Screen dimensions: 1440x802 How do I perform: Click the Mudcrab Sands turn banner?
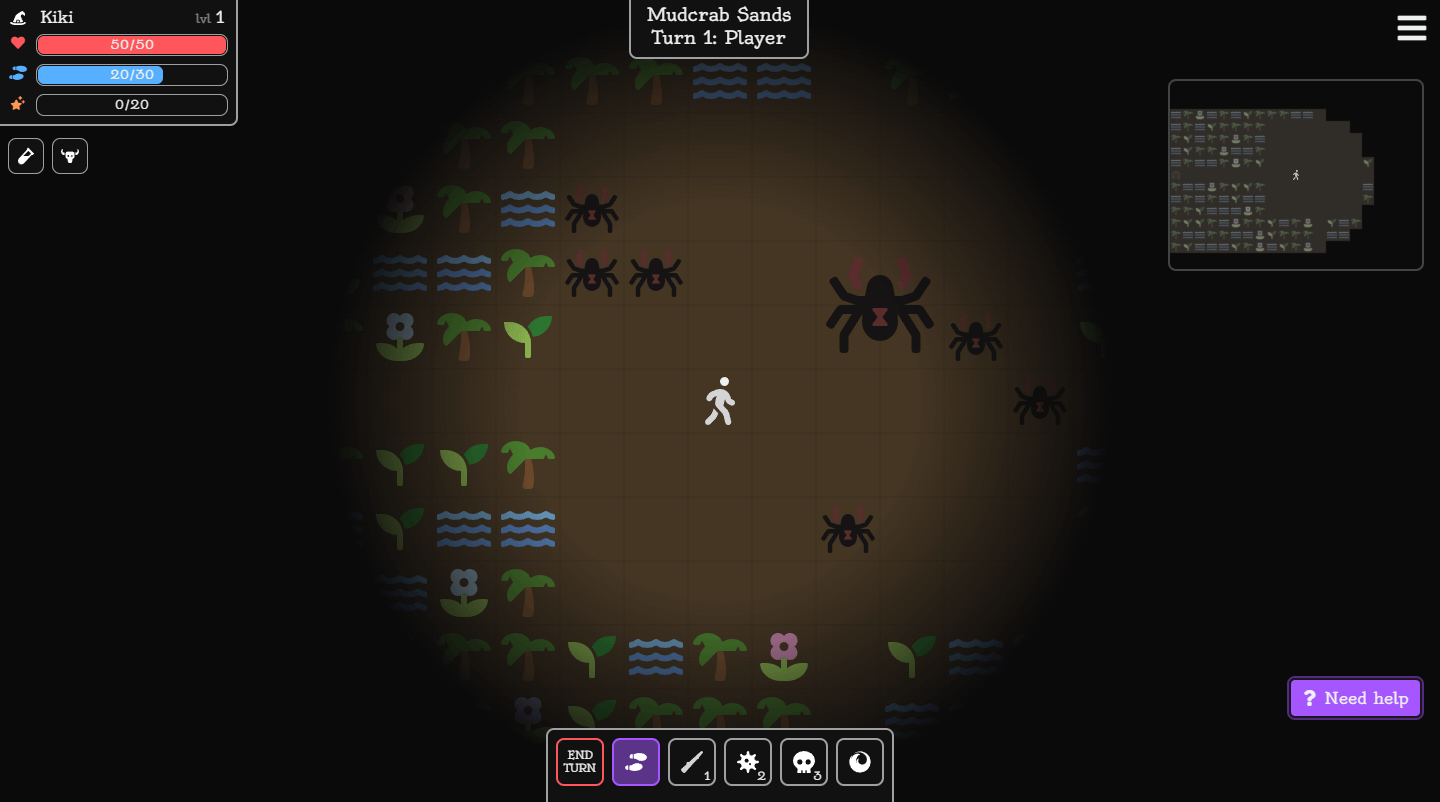click(x=717, y=26)
